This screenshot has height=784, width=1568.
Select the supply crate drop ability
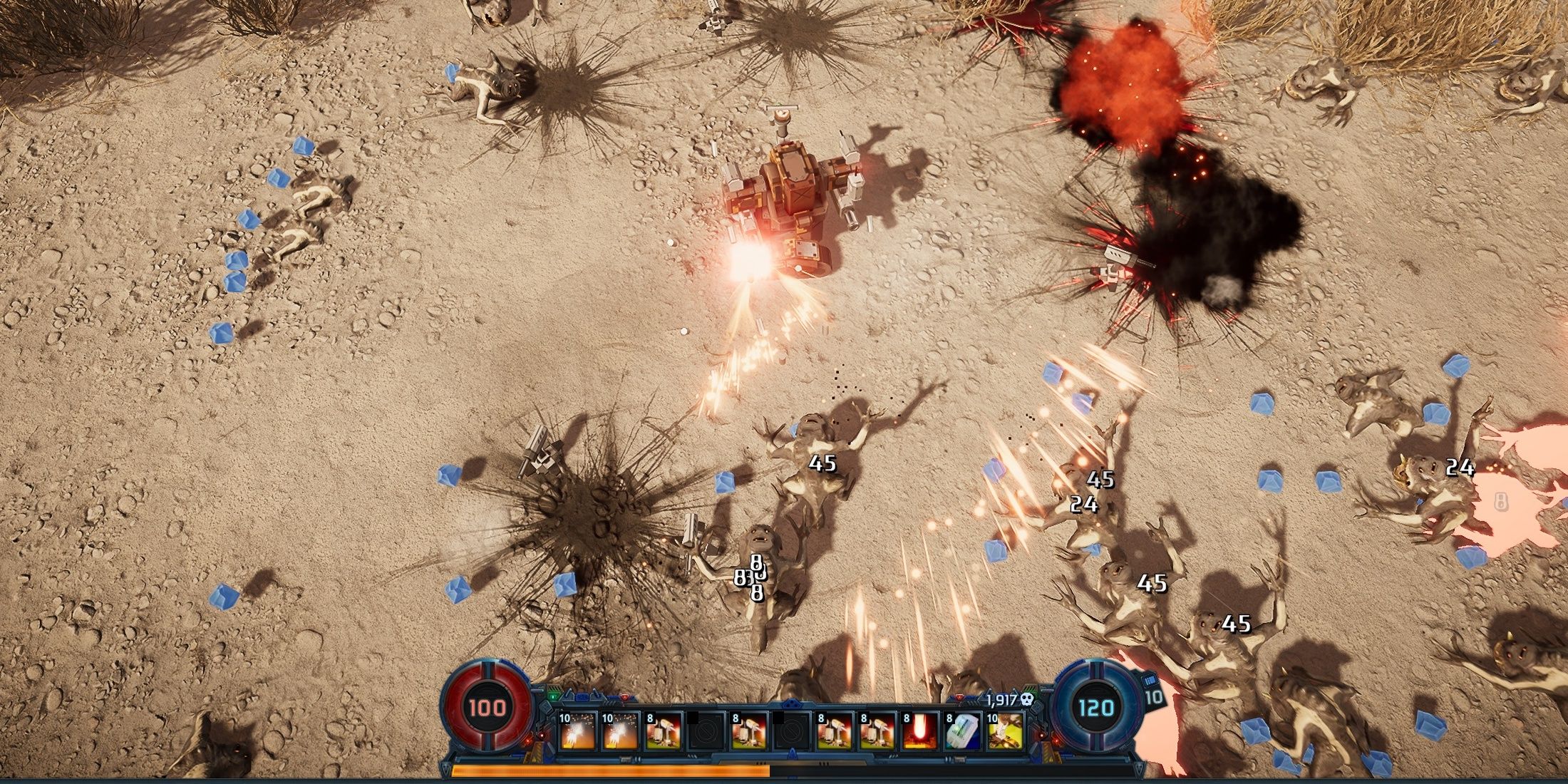click(962, 731)
